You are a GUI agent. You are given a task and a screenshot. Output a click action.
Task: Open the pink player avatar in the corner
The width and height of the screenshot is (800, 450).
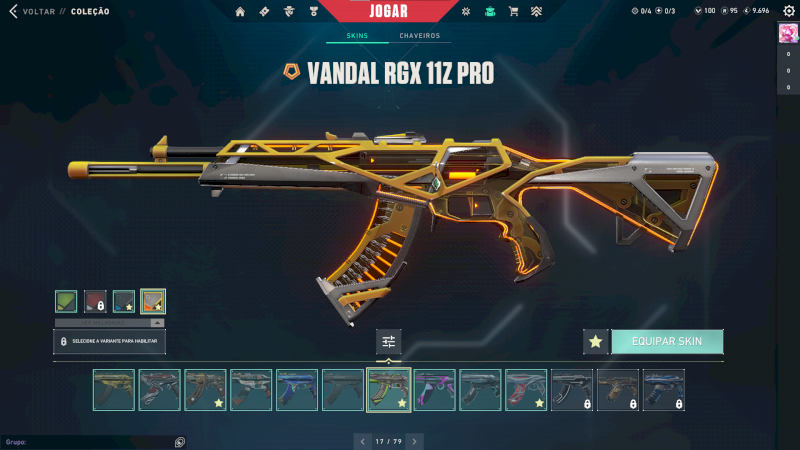coord(788,32)
